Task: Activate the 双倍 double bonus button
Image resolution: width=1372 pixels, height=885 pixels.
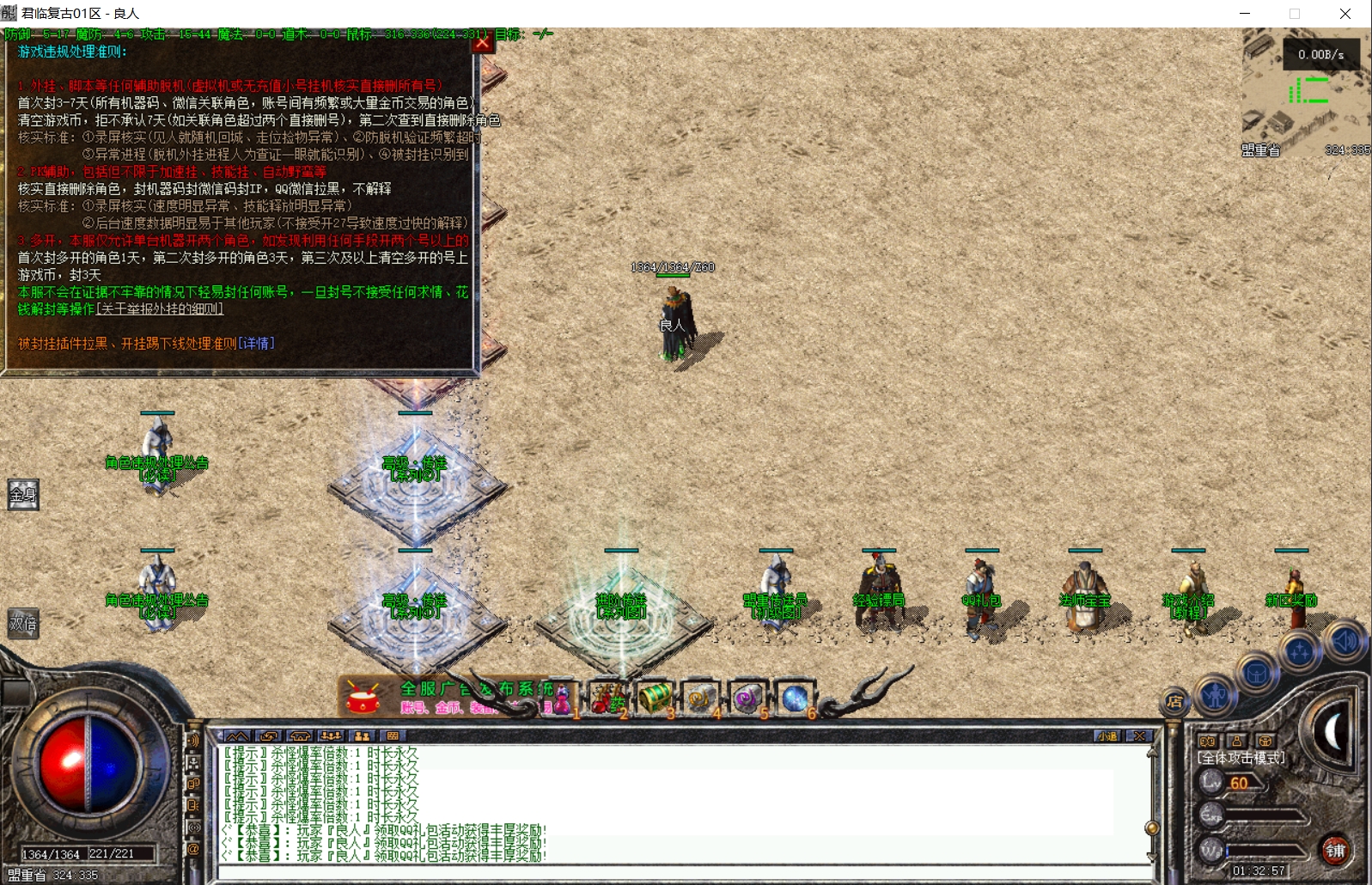Action: [23, 623]
